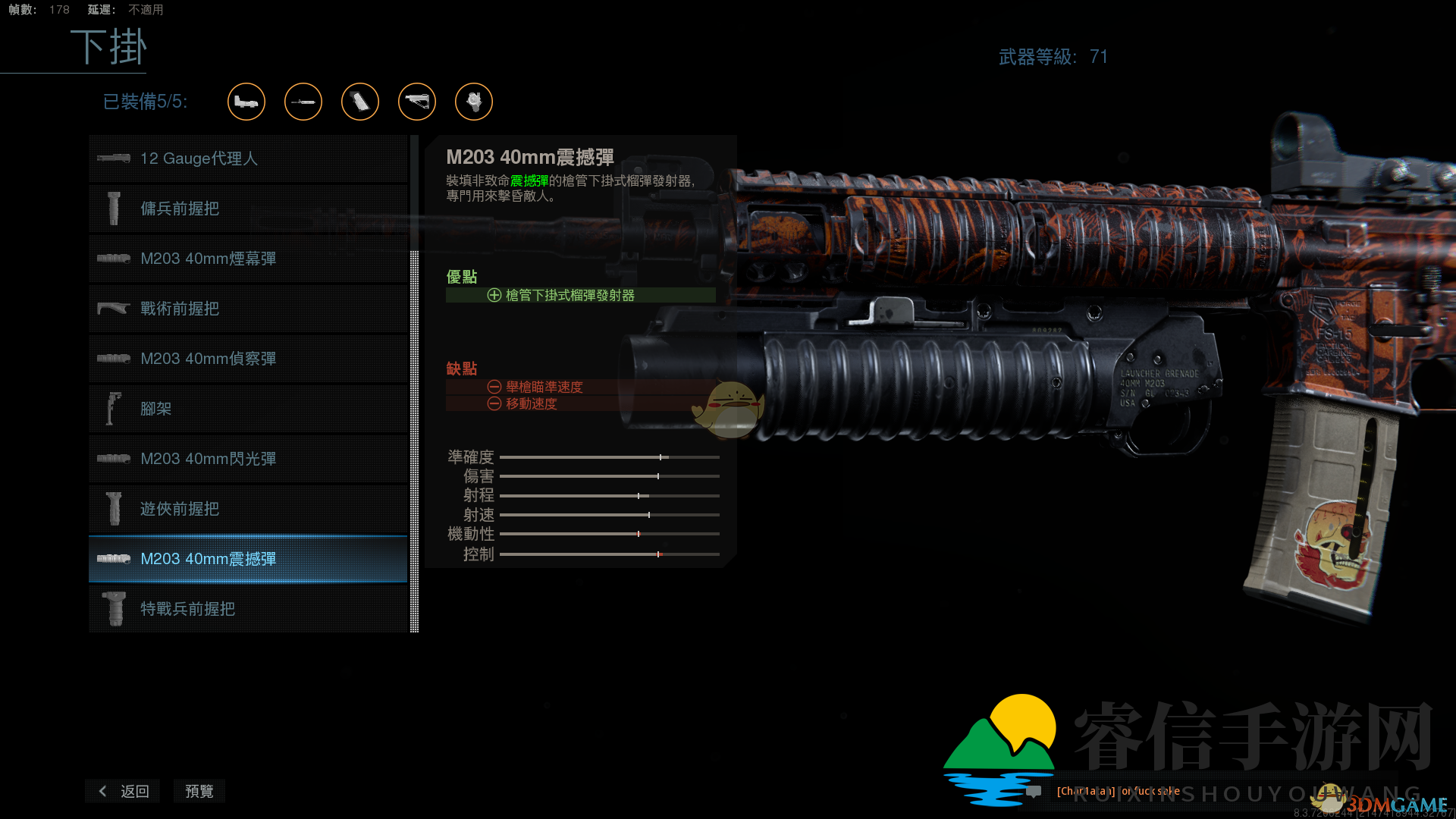The height and width of the screenshot is (819, 1456).
Task: Click the attachment list scrollbar
Action: tap(414, 440)
